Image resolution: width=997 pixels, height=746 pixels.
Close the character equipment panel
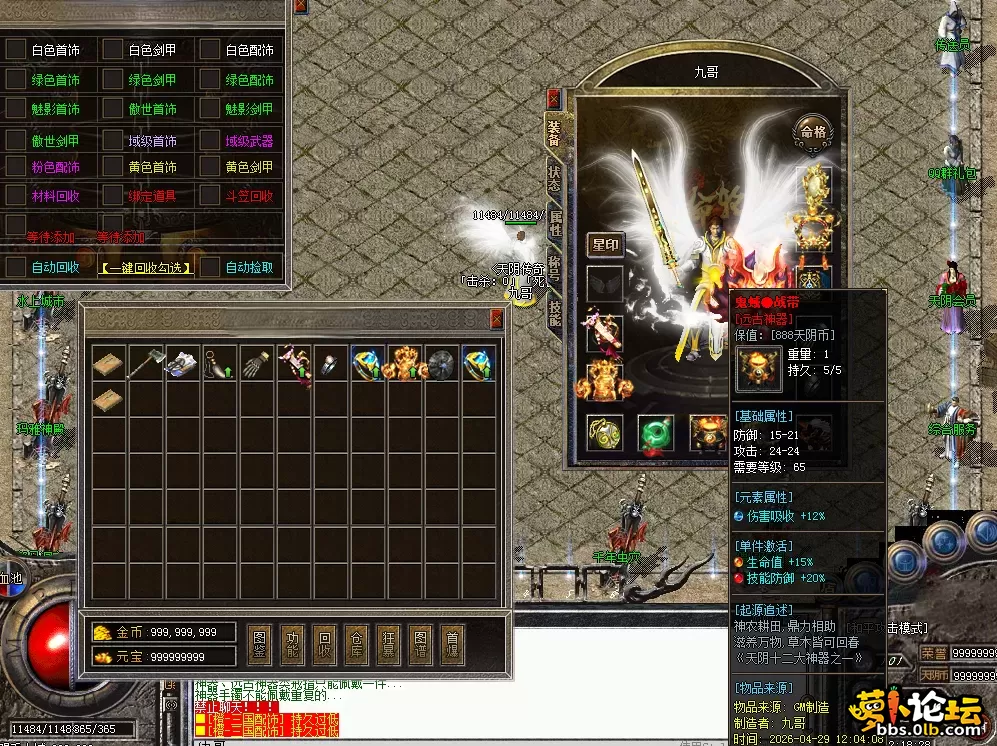pyautogui.click(x=554, y=99)
